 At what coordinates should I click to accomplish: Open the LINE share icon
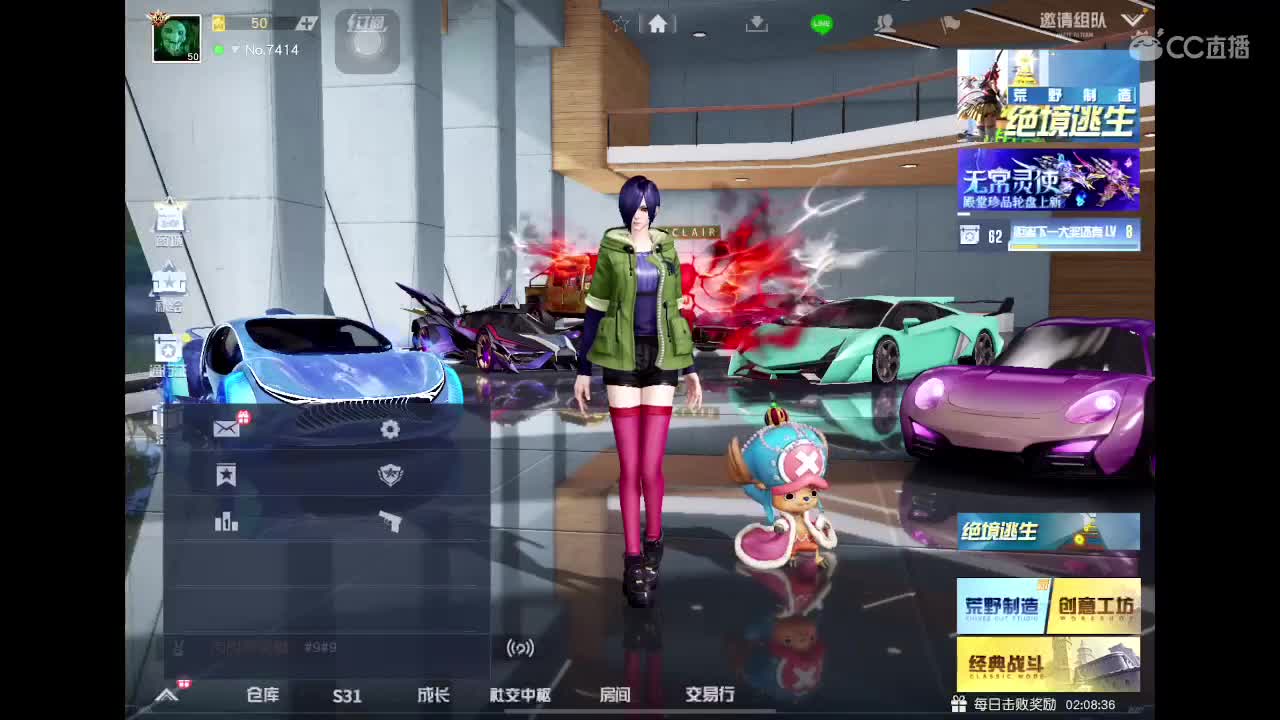(x=820, y=22)
